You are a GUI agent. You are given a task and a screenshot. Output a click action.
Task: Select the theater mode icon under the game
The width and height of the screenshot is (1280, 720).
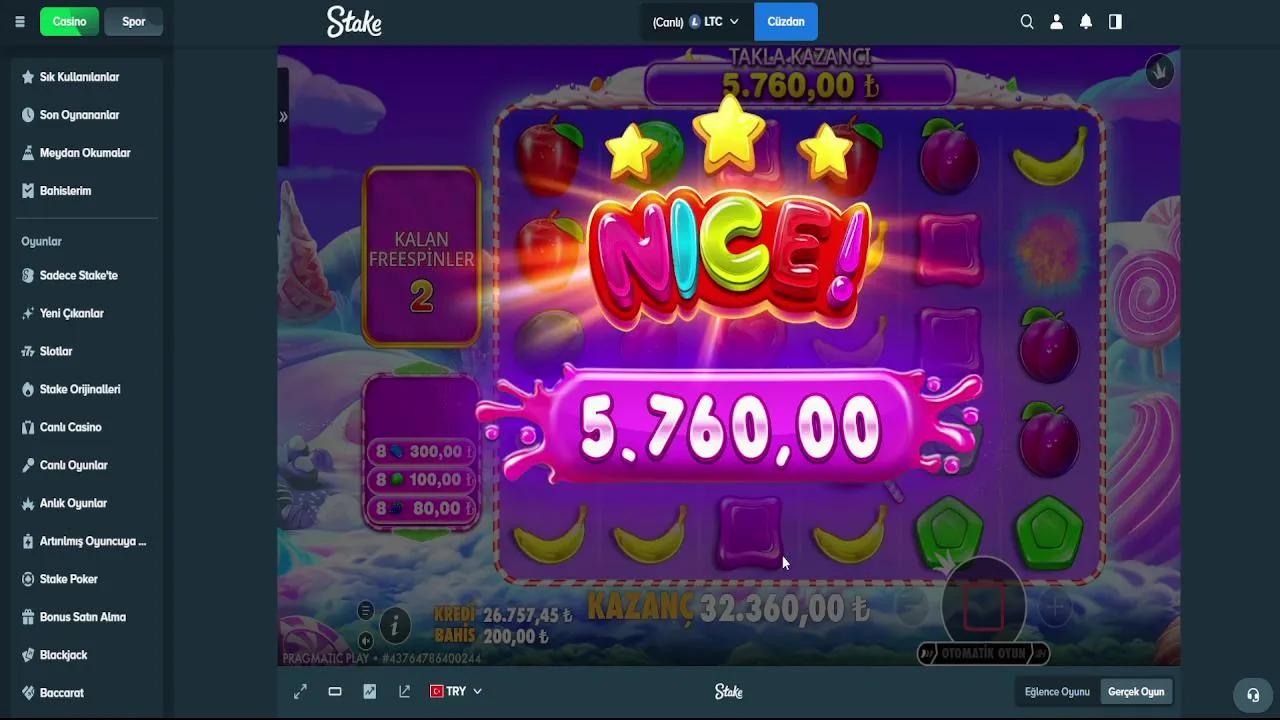coord(335,691)
